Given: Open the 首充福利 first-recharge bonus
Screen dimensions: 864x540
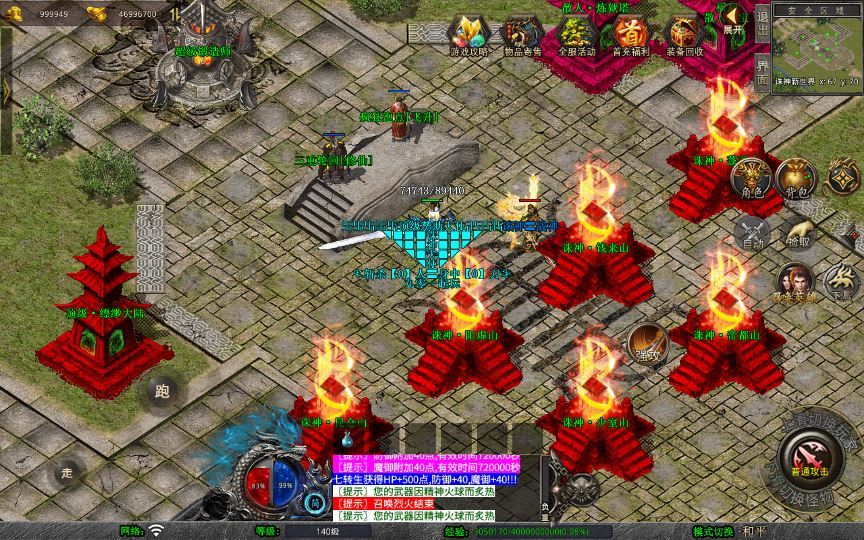Looking at the screenshot, I should tap(629, 35).
